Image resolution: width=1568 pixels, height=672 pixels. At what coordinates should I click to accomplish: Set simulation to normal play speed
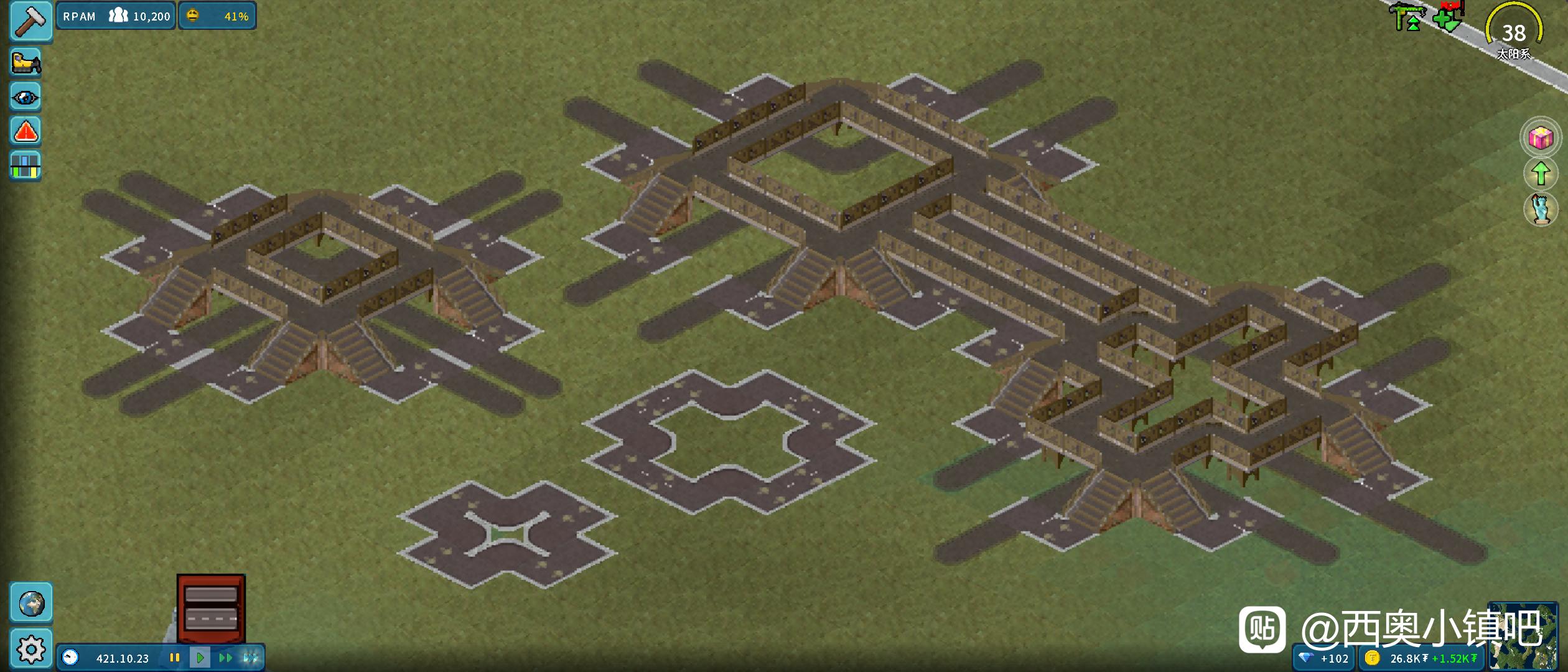(200, 658)
